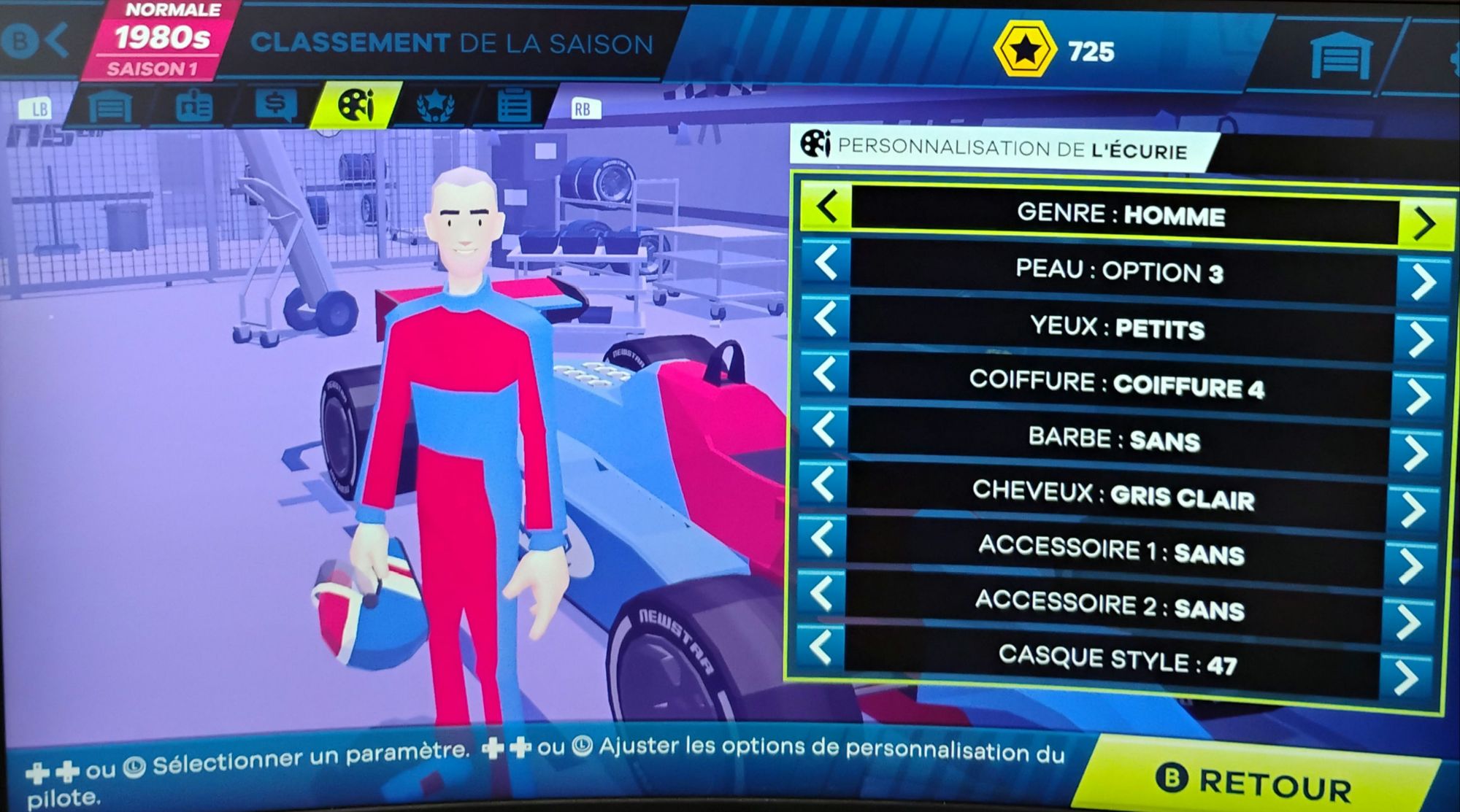Choose next Casque Style number
Screen dimensions: 1460x812
coord(1406,678)
